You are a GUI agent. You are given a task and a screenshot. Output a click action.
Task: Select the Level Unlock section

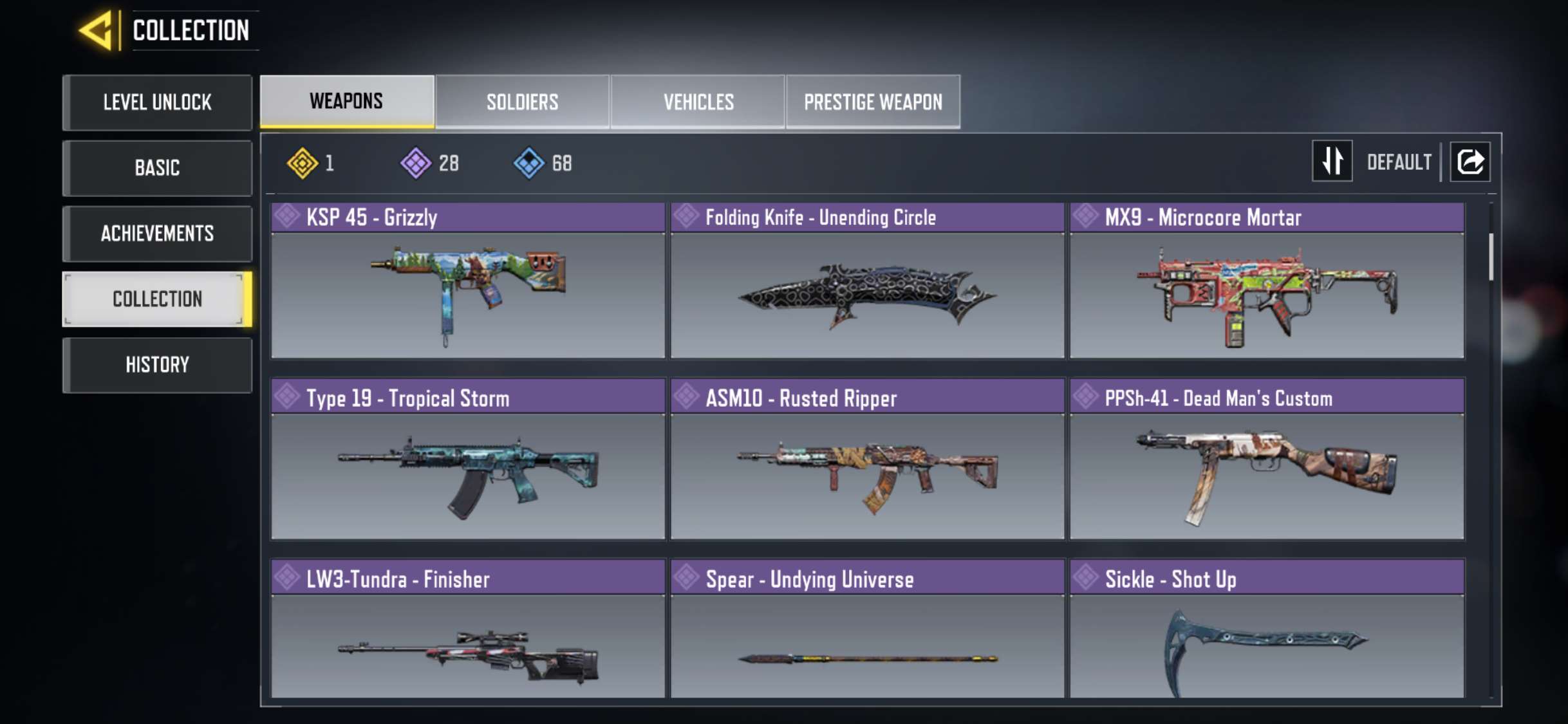point(157,102)
